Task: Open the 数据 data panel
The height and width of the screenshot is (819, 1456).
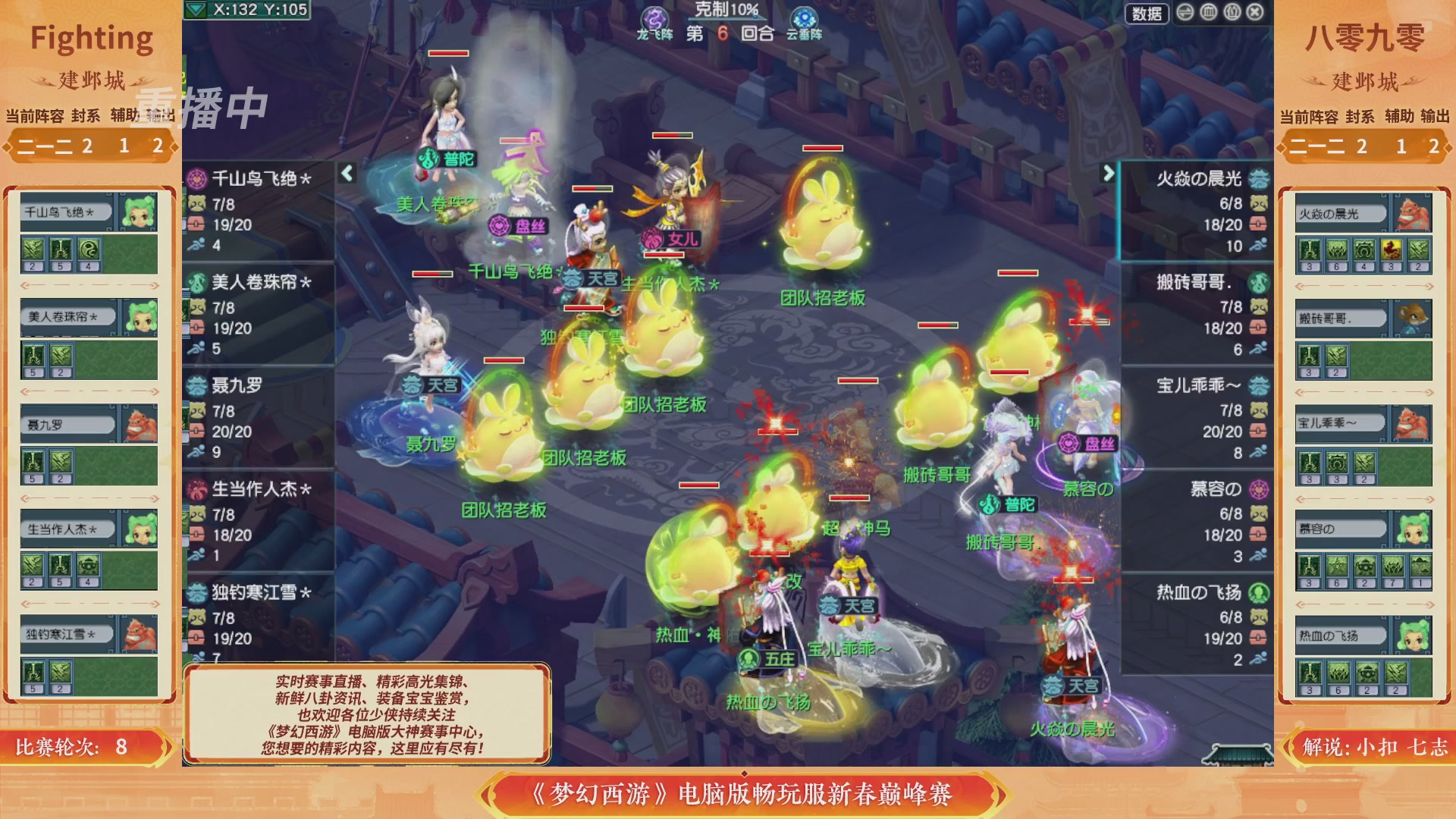Action: (x=1147, y=12)
